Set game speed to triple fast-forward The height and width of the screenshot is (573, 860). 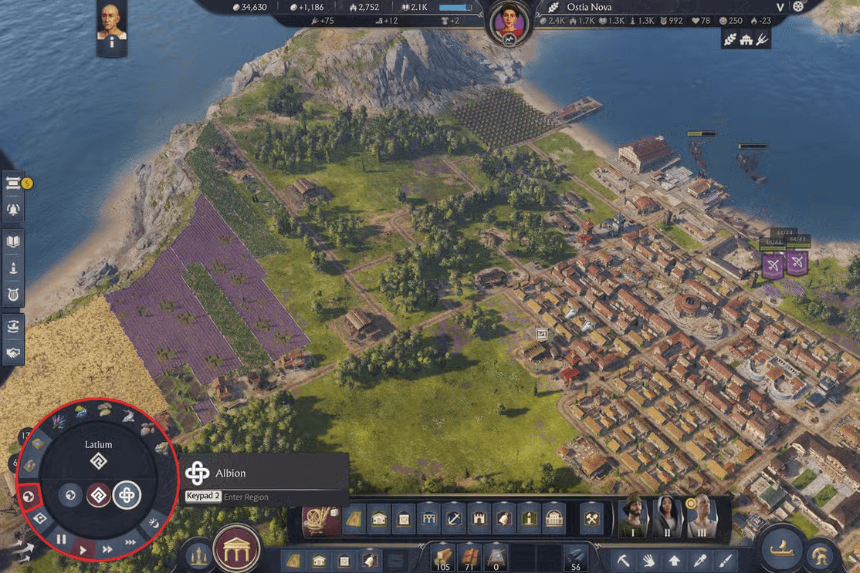(x=130, y=540)
